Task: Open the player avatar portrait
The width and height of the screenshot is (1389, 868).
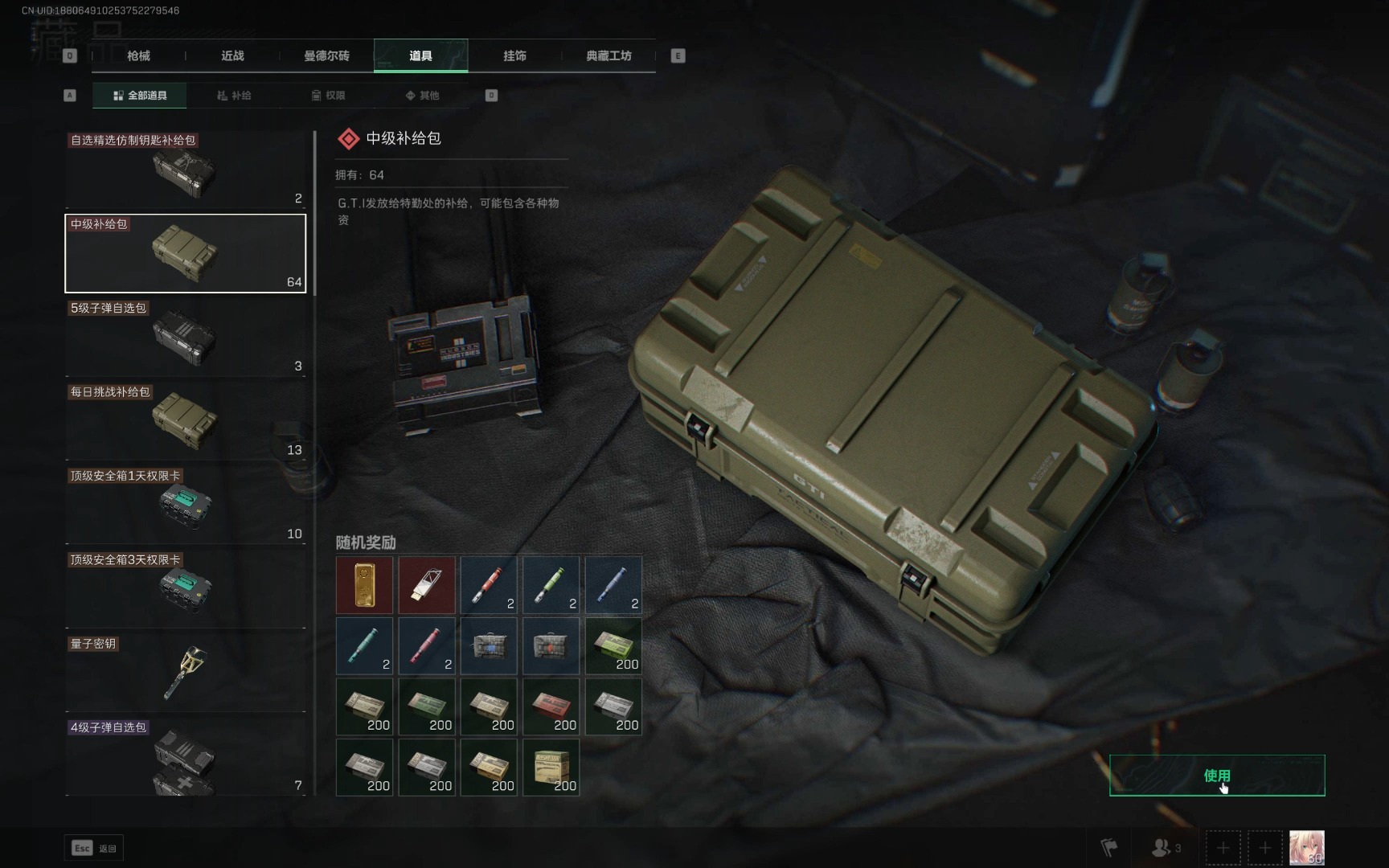Action: coord(1306,848)
